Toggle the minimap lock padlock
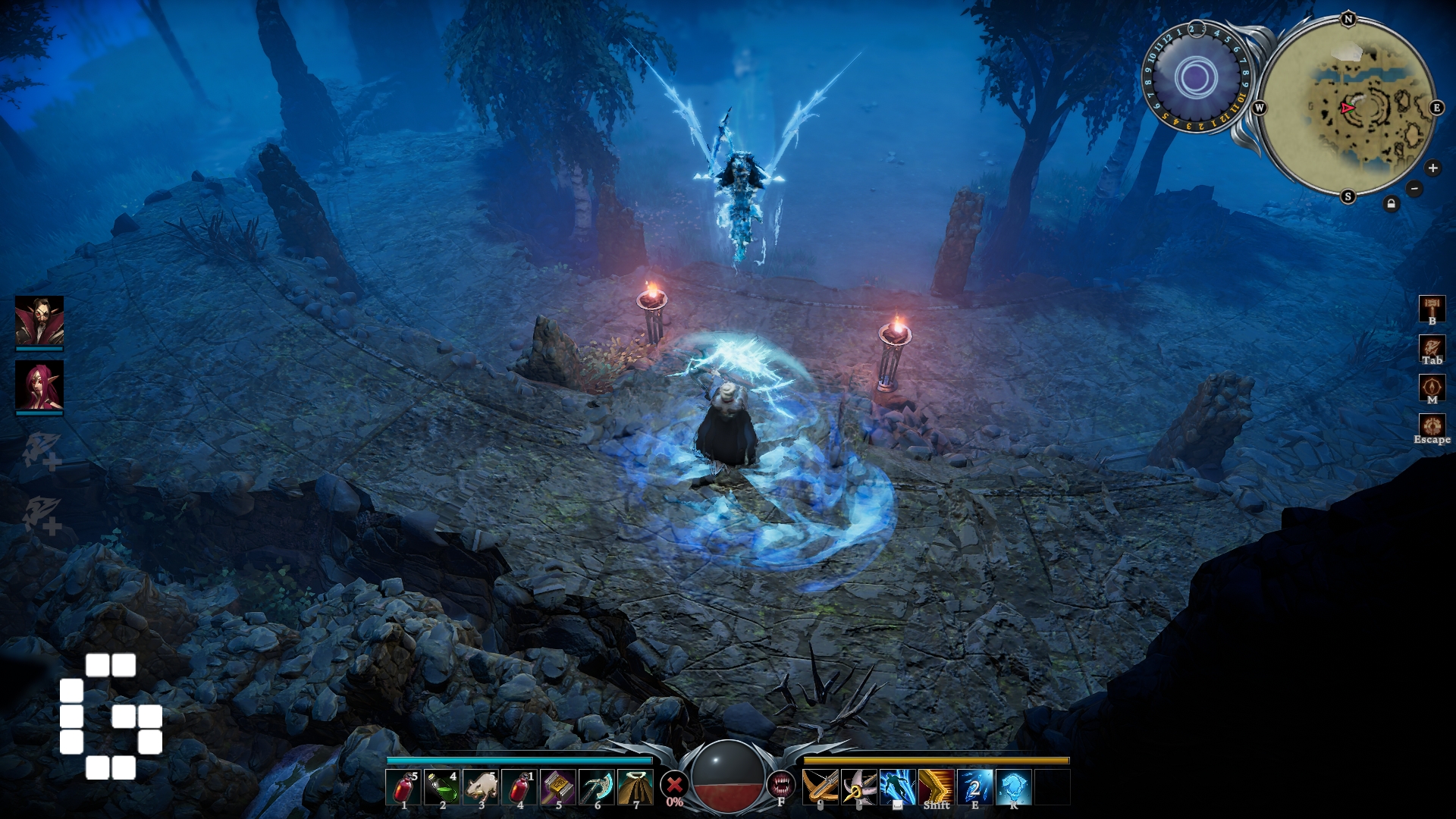 [x=1392, y=203]
